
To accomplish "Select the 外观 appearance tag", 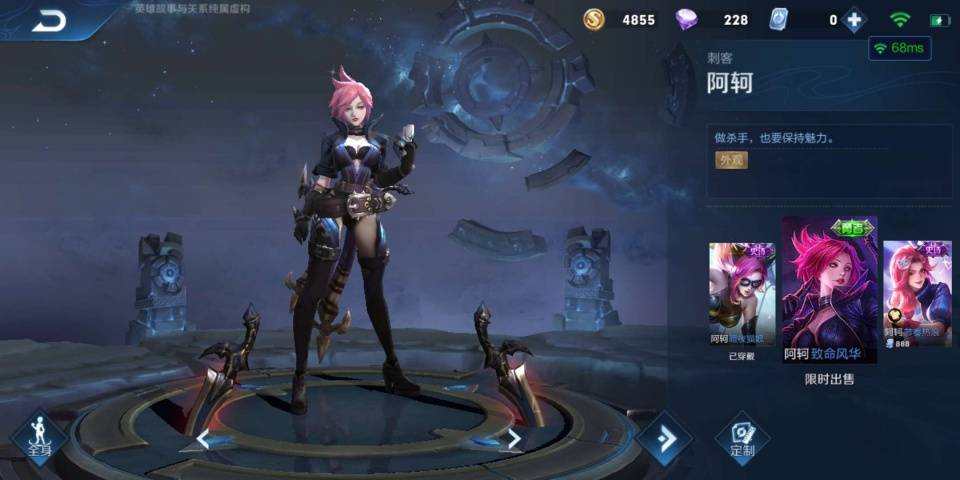I will click(730, 160).
